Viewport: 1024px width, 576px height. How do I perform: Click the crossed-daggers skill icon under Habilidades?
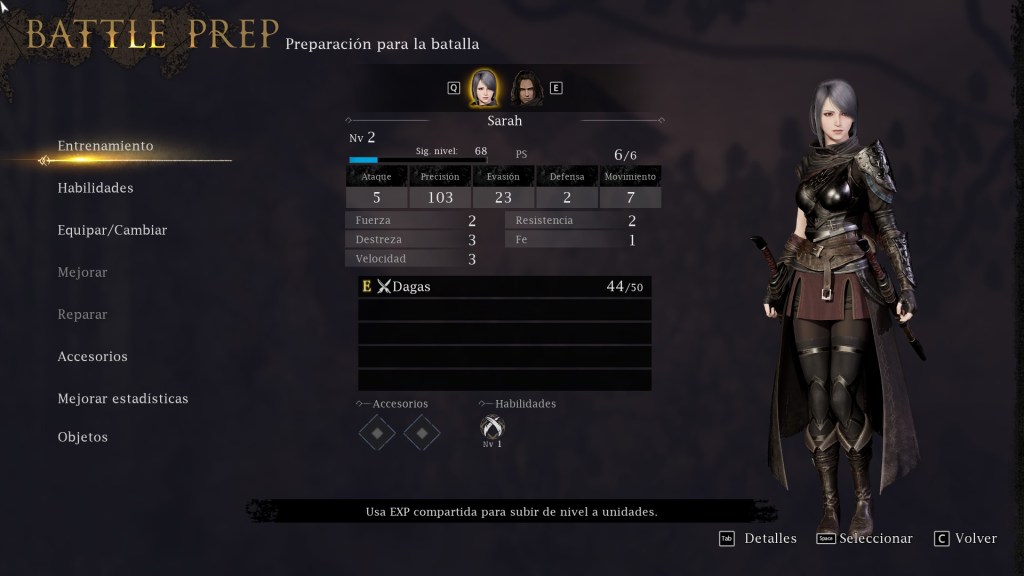tap(492, 428)
